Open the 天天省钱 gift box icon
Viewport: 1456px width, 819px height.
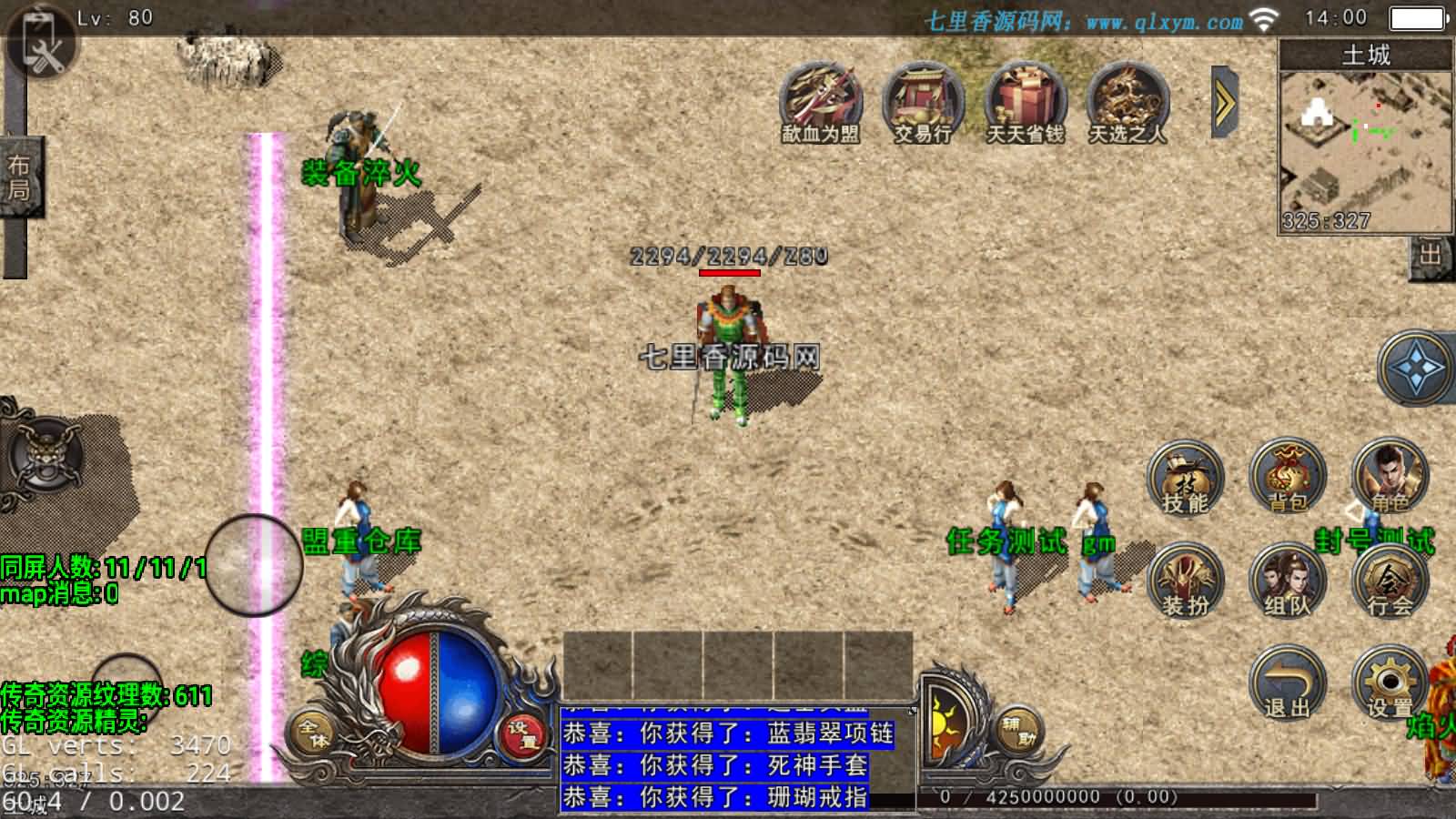pos(1026,103)
